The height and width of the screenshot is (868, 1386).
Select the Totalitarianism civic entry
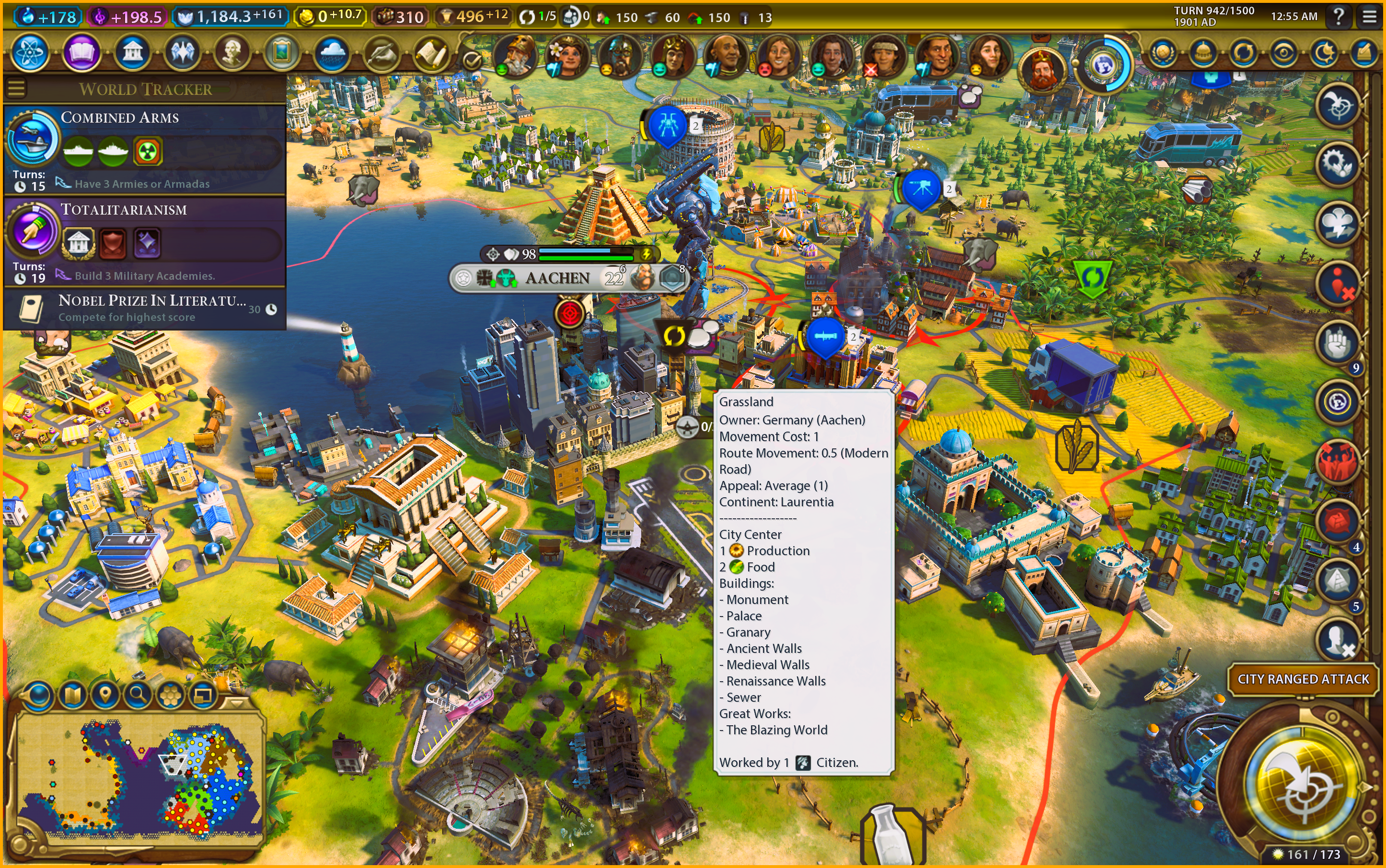pos(145,241)
